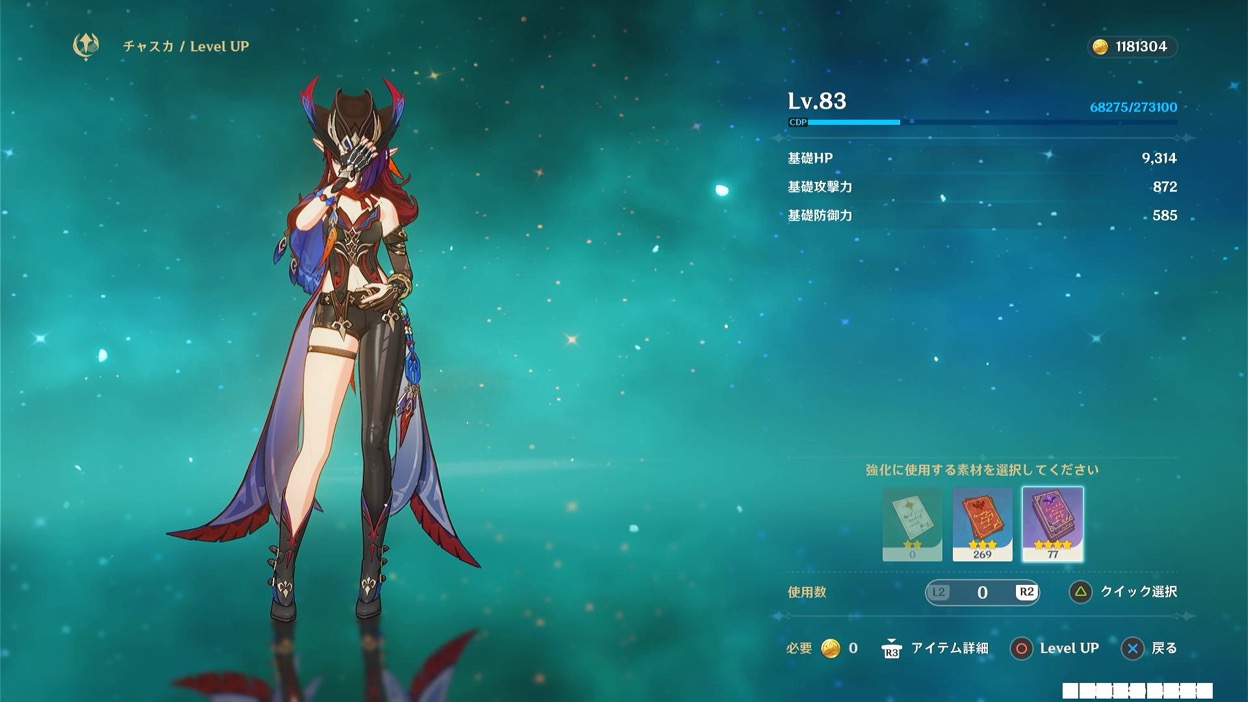Open the character emblem icon beside チャスカ

[86, 46]
